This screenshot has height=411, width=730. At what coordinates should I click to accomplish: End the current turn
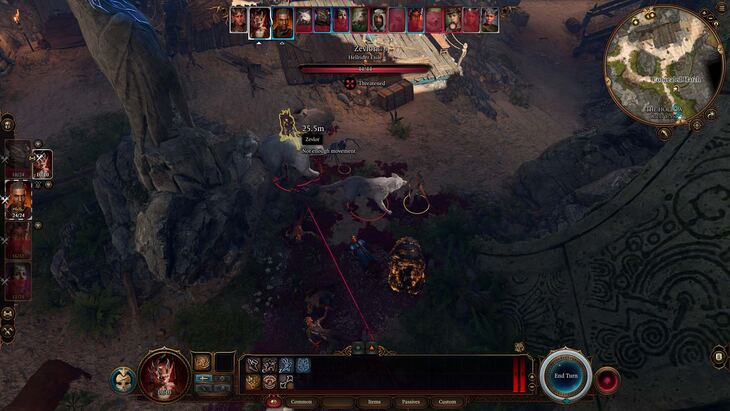click(565, 375)
